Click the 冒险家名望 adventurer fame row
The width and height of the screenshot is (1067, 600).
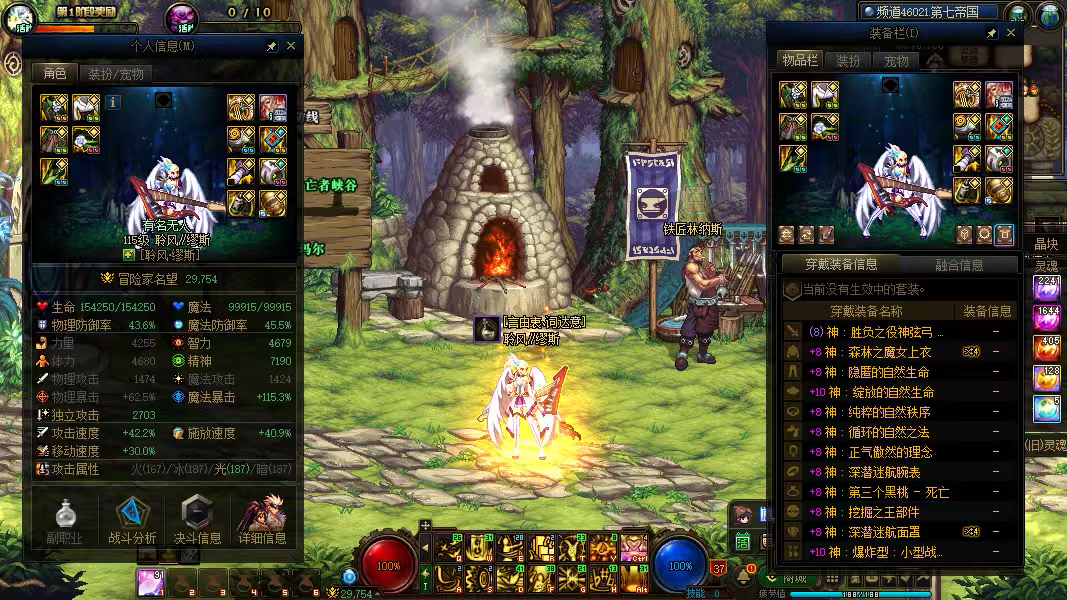pyautogui.click(x=165, y=279)
